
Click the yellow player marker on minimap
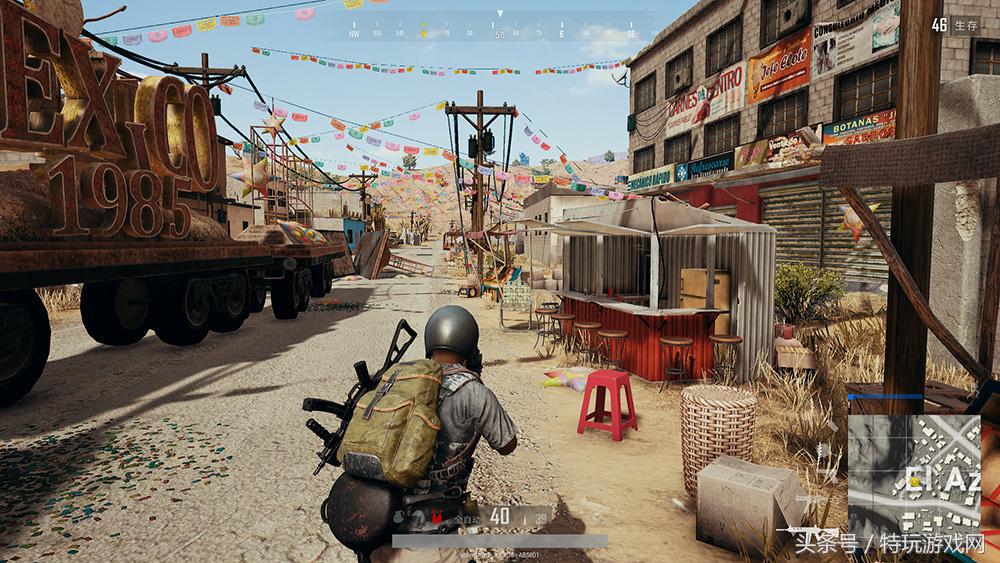(x=913, y=481)
